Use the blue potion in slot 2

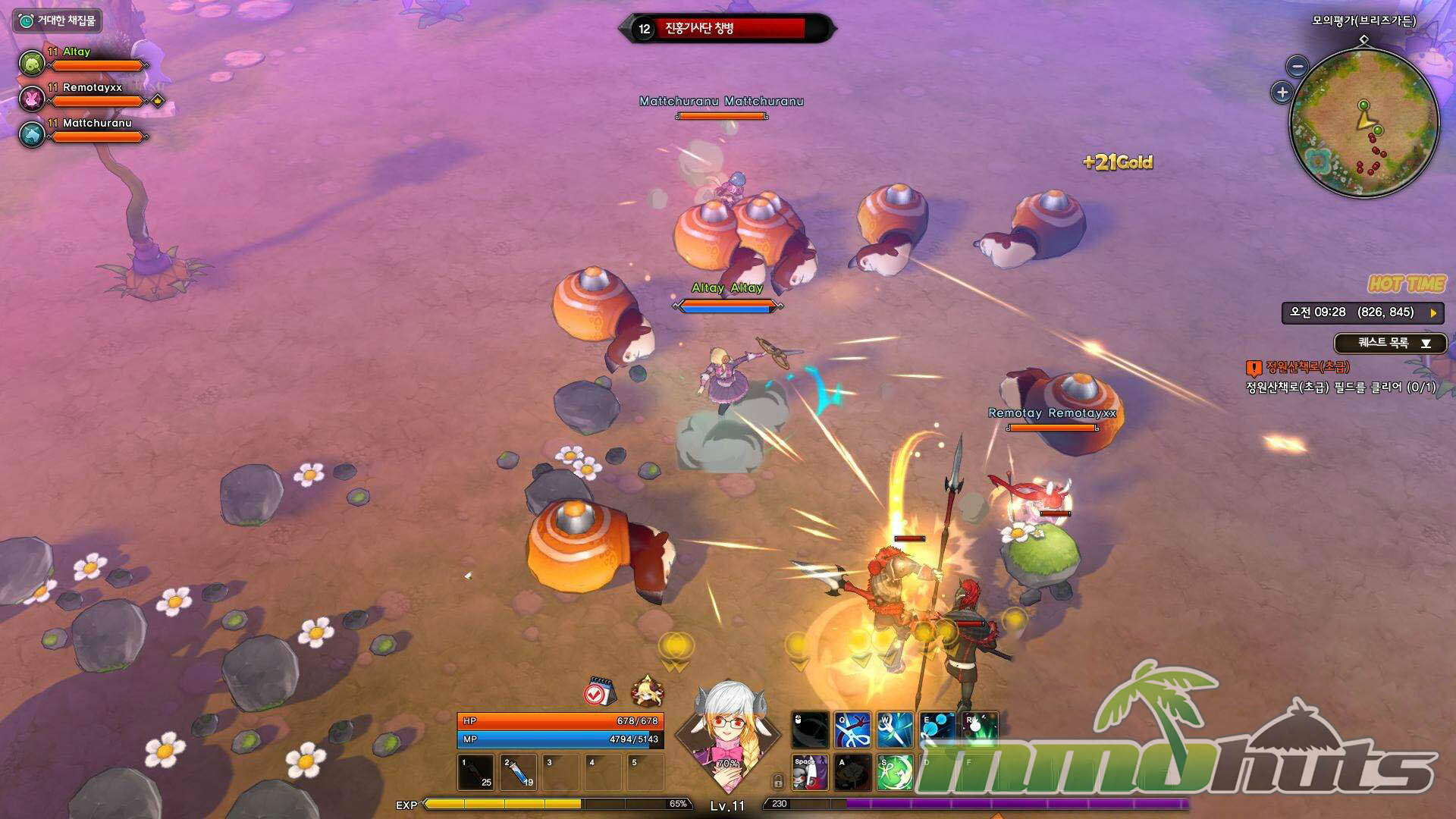point(519,772)
